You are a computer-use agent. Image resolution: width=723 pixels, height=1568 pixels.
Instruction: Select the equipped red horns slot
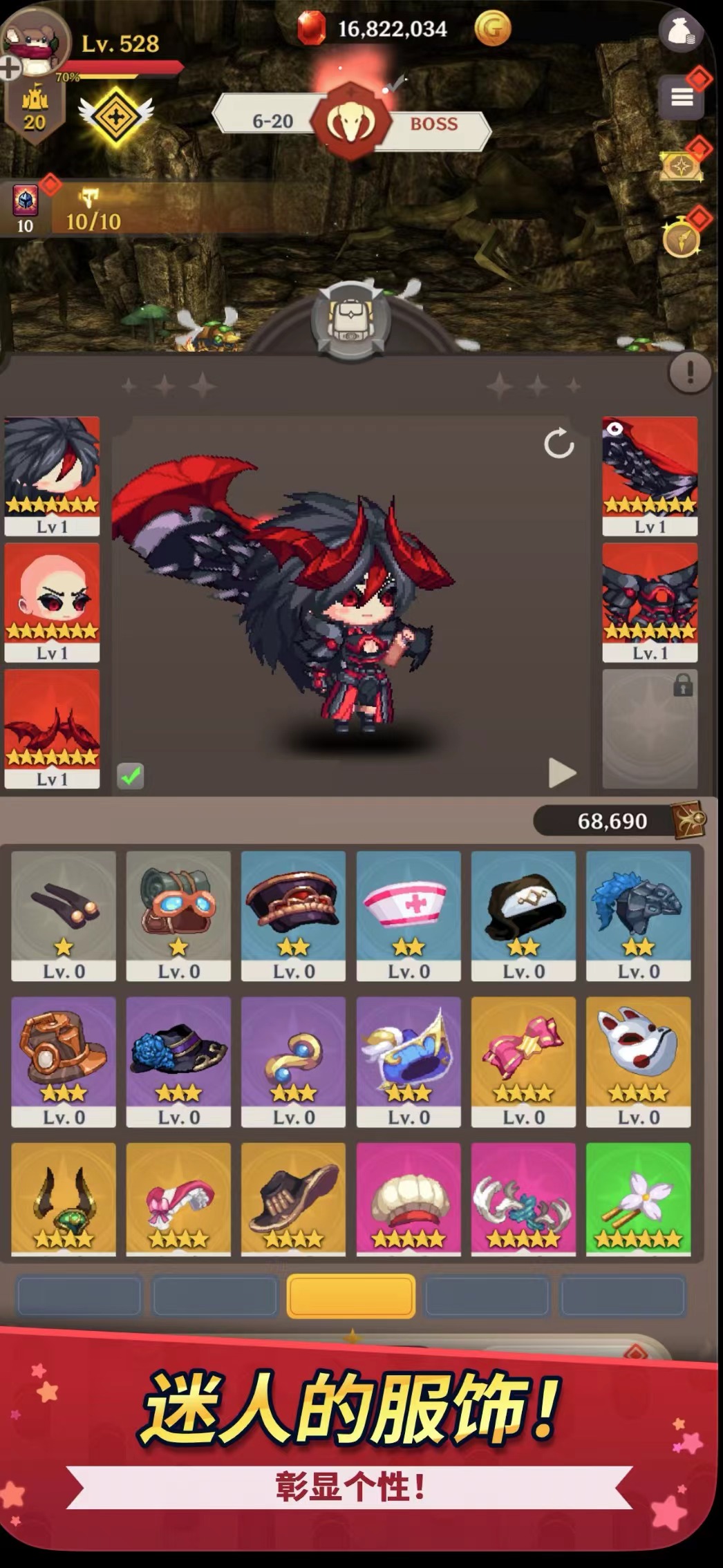pos(53,728)
